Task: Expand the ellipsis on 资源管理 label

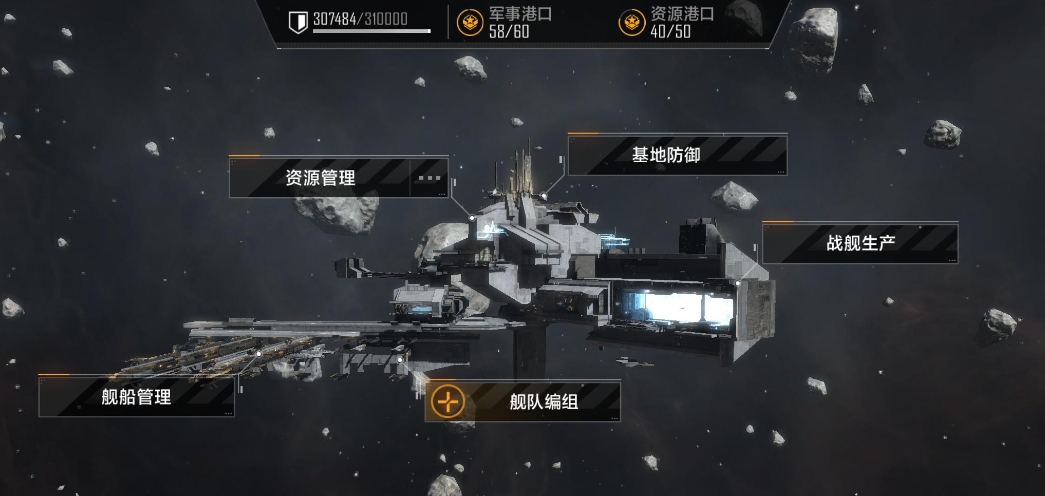Action: pos(429,178)
